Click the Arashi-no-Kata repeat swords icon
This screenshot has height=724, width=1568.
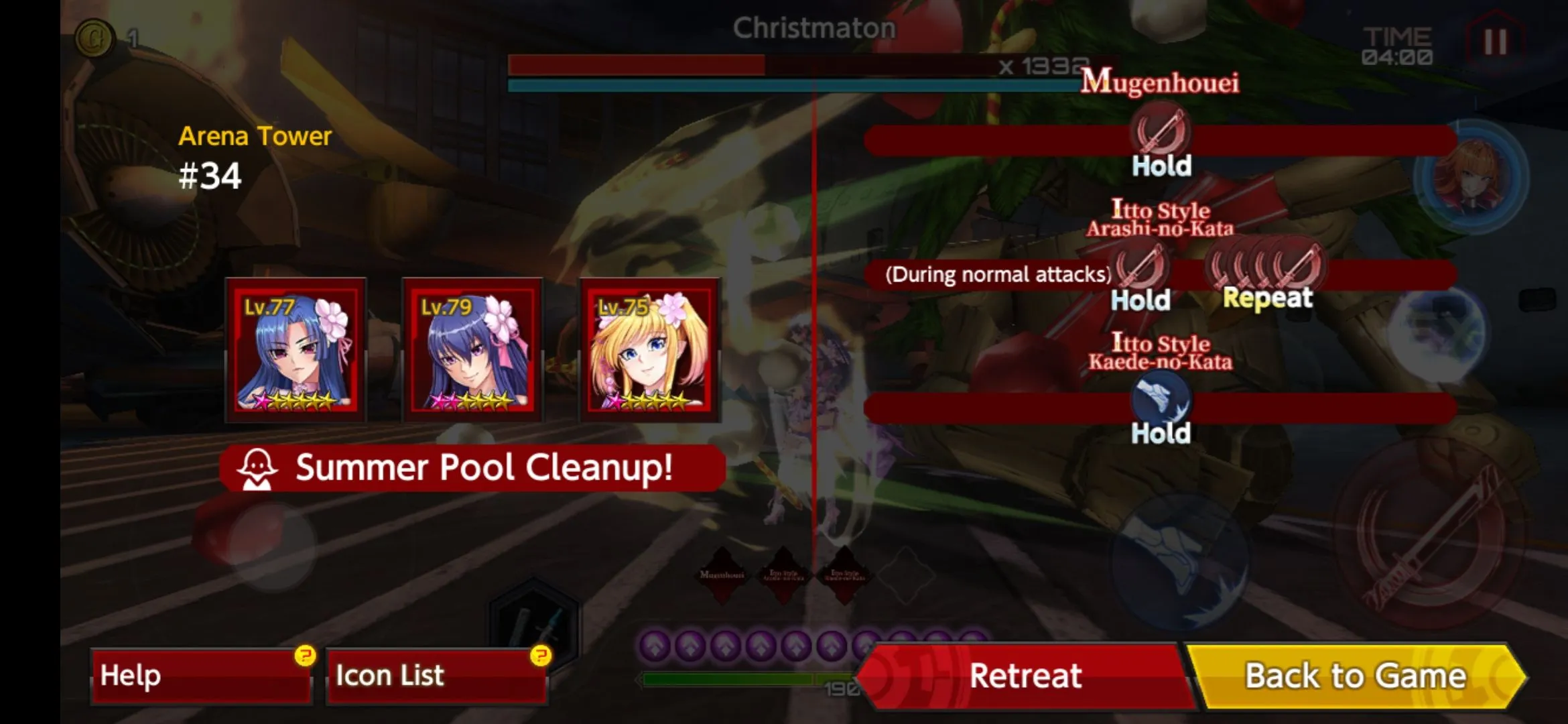click(1266, 266)
